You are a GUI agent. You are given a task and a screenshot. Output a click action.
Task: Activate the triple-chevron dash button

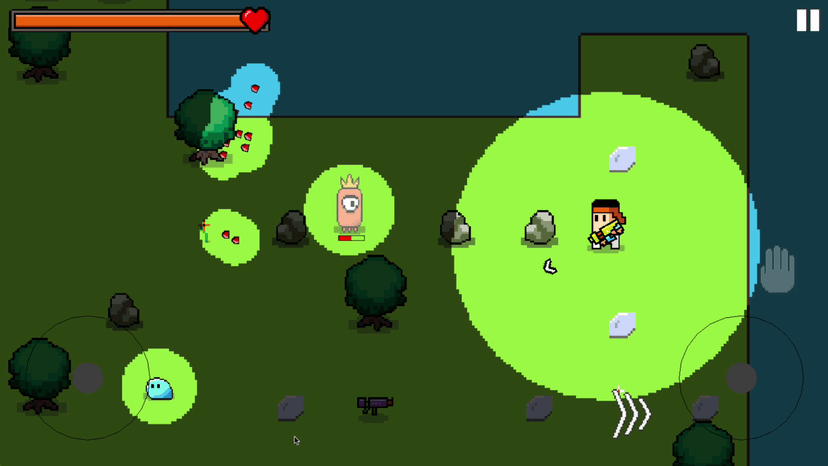click(x=631, y=413)
